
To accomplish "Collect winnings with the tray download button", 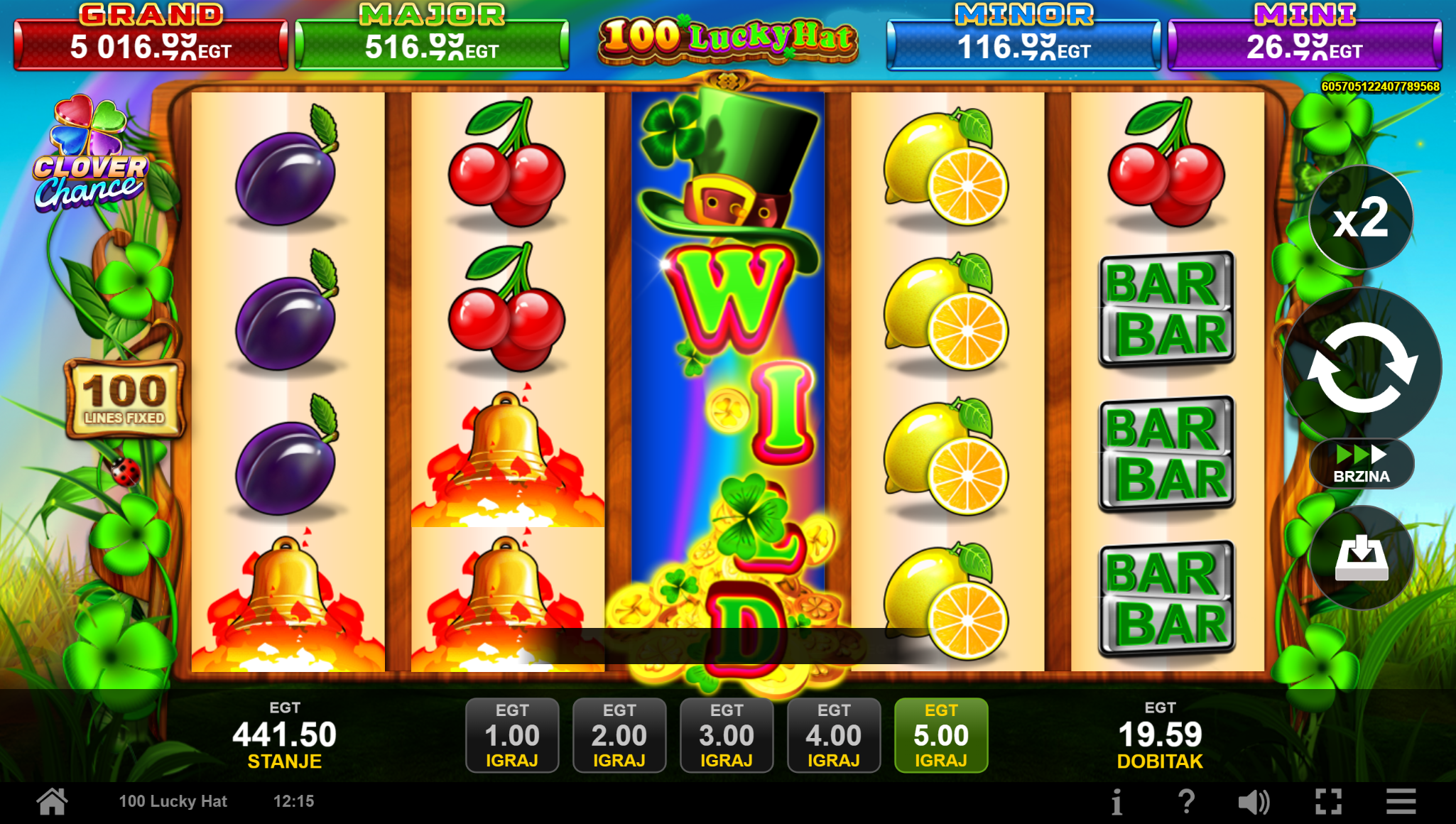I will pyautogui.click(x=1361, y=558).
